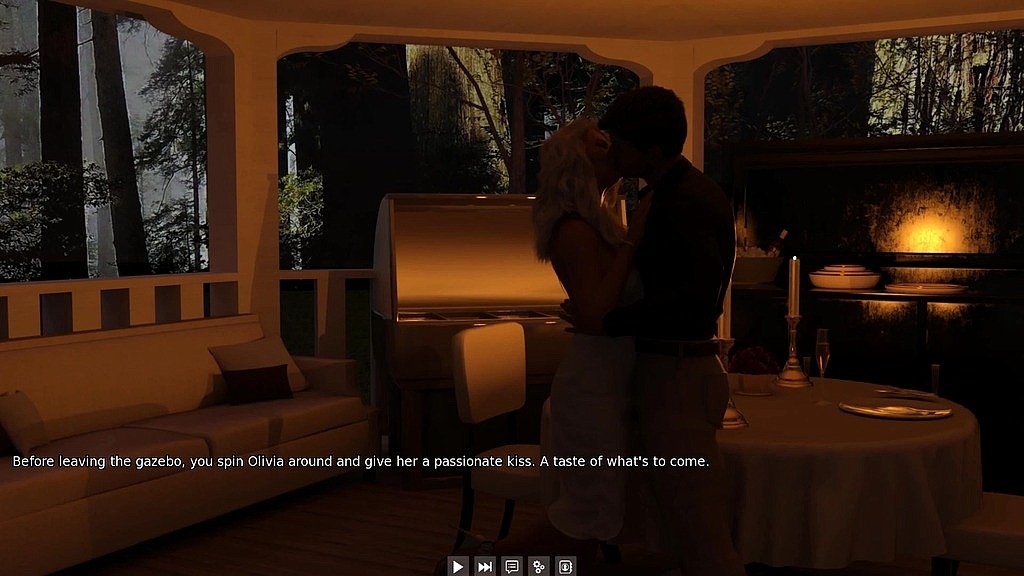Activate the skip-forward button
1024x576 pixels.
pyautogui.click(x=485, y=567)
